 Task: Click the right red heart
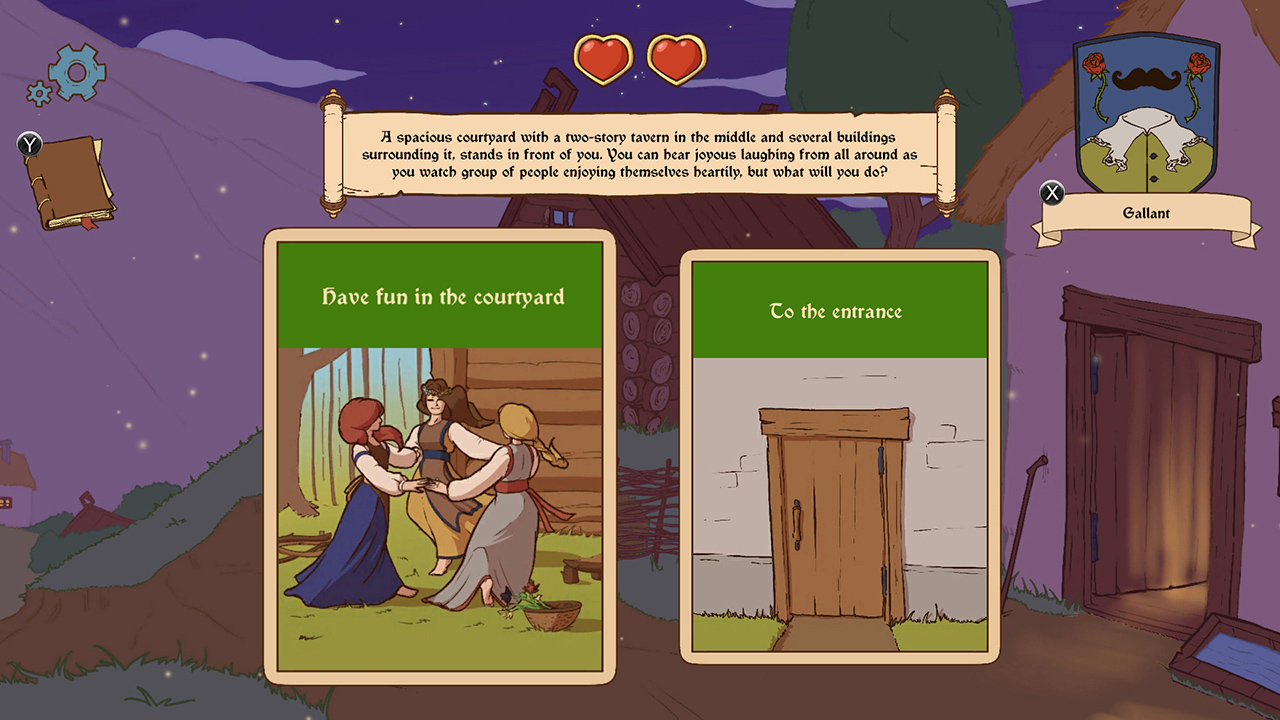(676, 58)
